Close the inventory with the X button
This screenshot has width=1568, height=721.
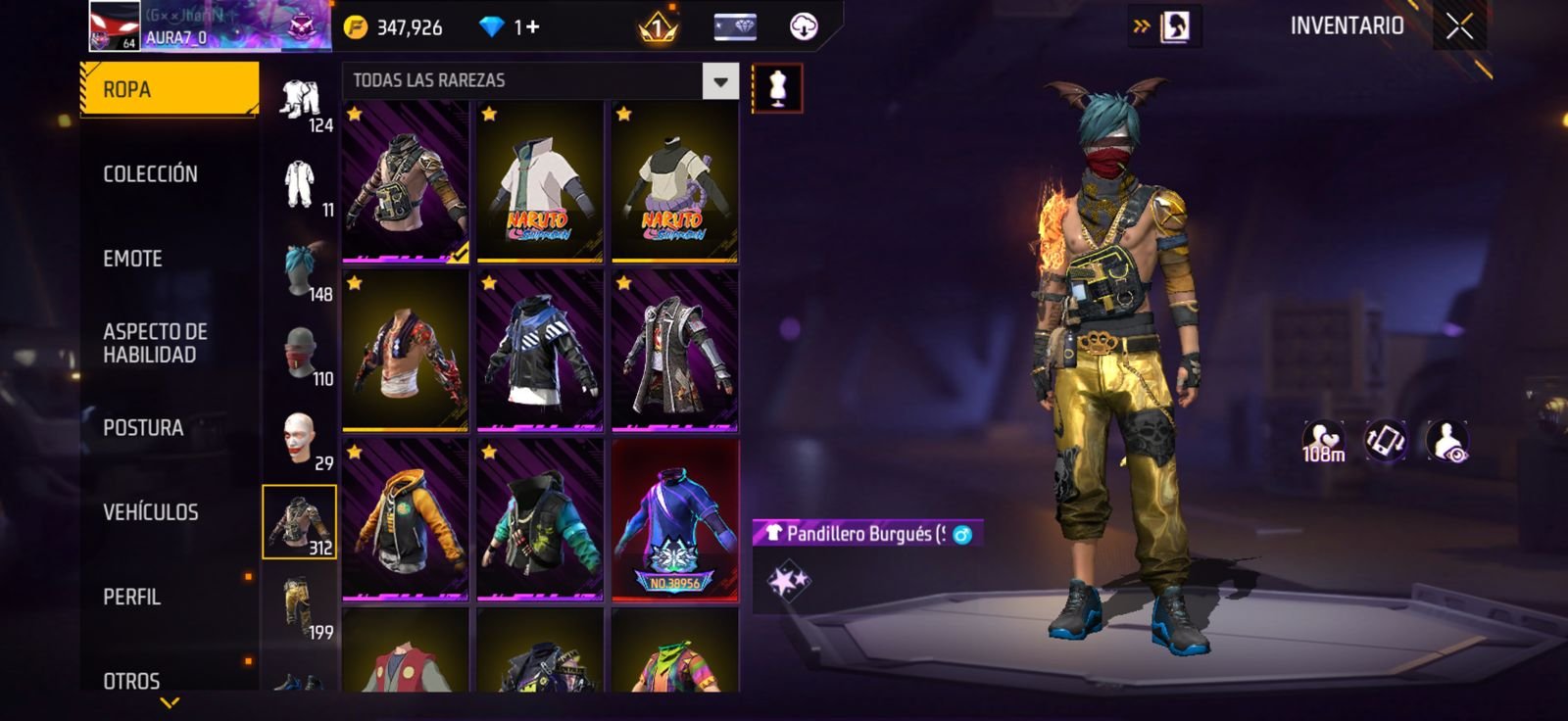(1459, 27)
